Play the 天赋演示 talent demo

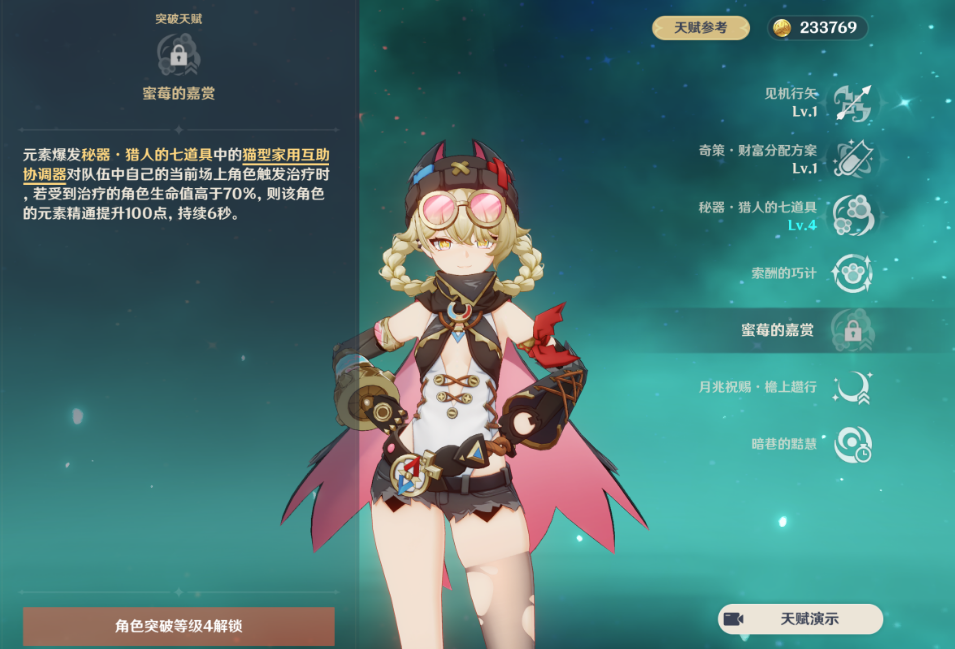tap(800, 619)
